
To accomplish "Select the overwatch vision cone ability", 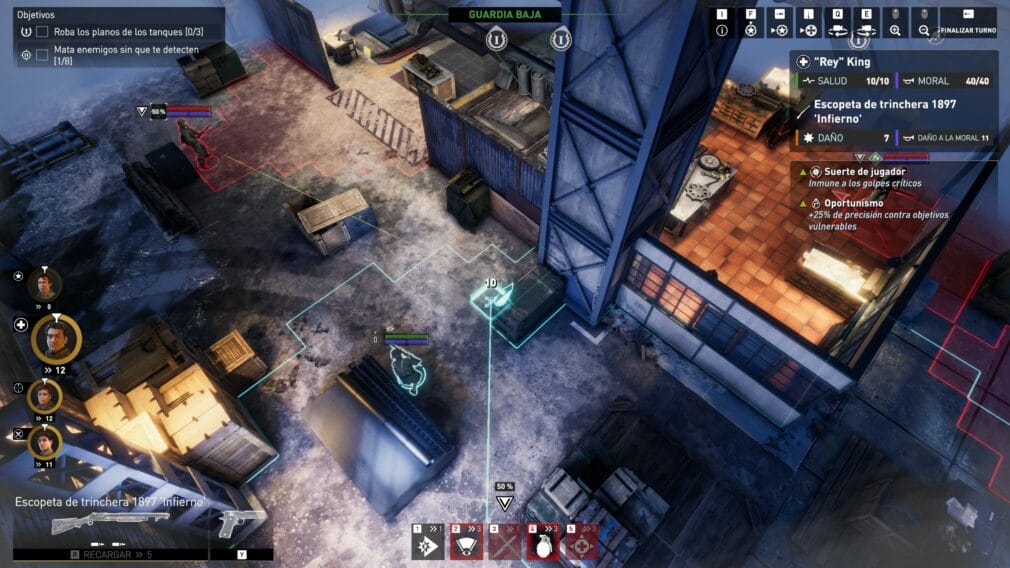I will pos(466,543).
